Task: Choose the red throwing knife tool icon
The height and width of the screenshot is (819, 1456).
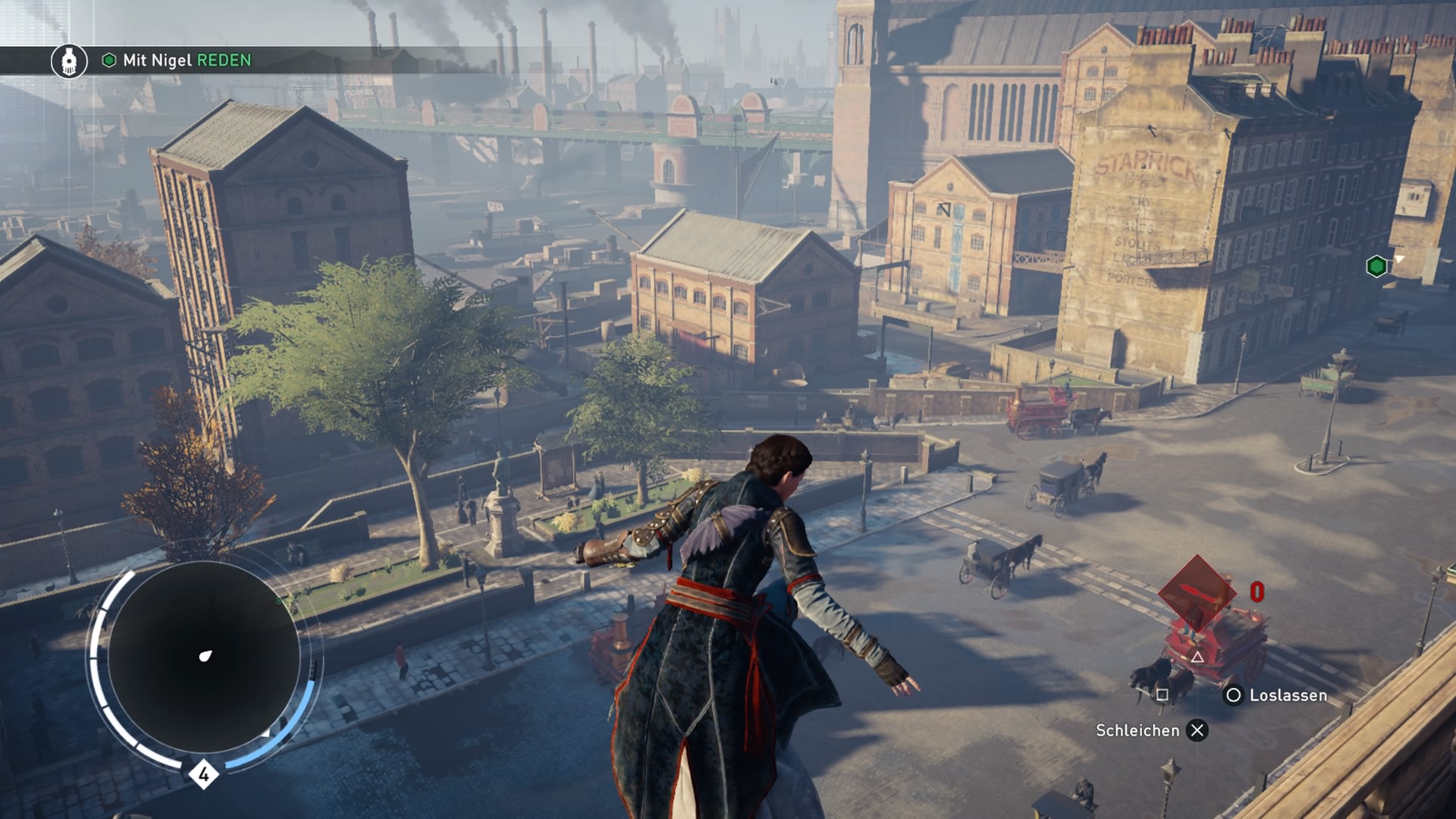Action: point(1197,592)
